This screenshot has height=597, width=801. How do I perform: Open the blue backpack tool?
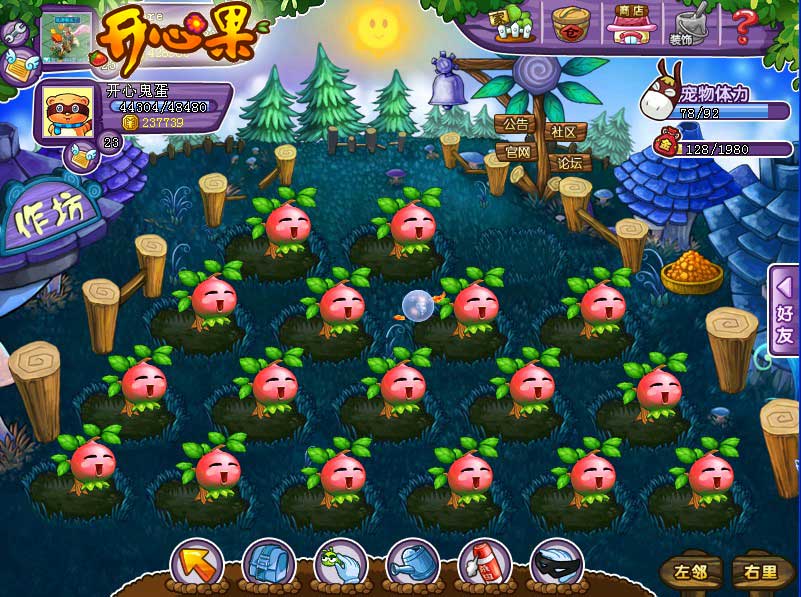pos(268,564)
